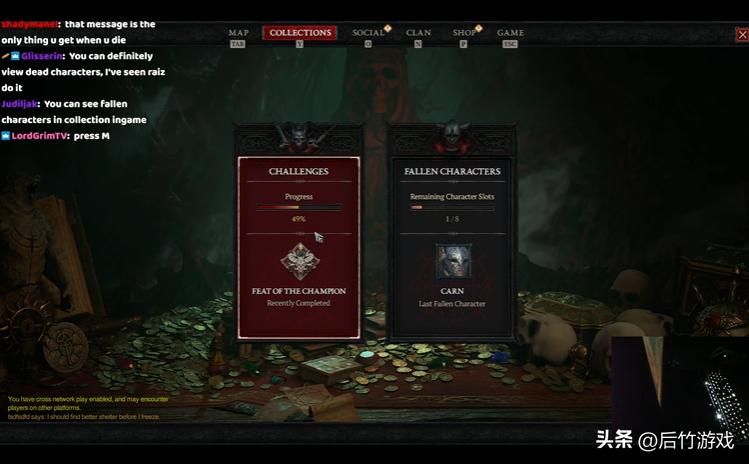Go to the Shop tab
Screen dimensions: 749x464
point(464,33)
